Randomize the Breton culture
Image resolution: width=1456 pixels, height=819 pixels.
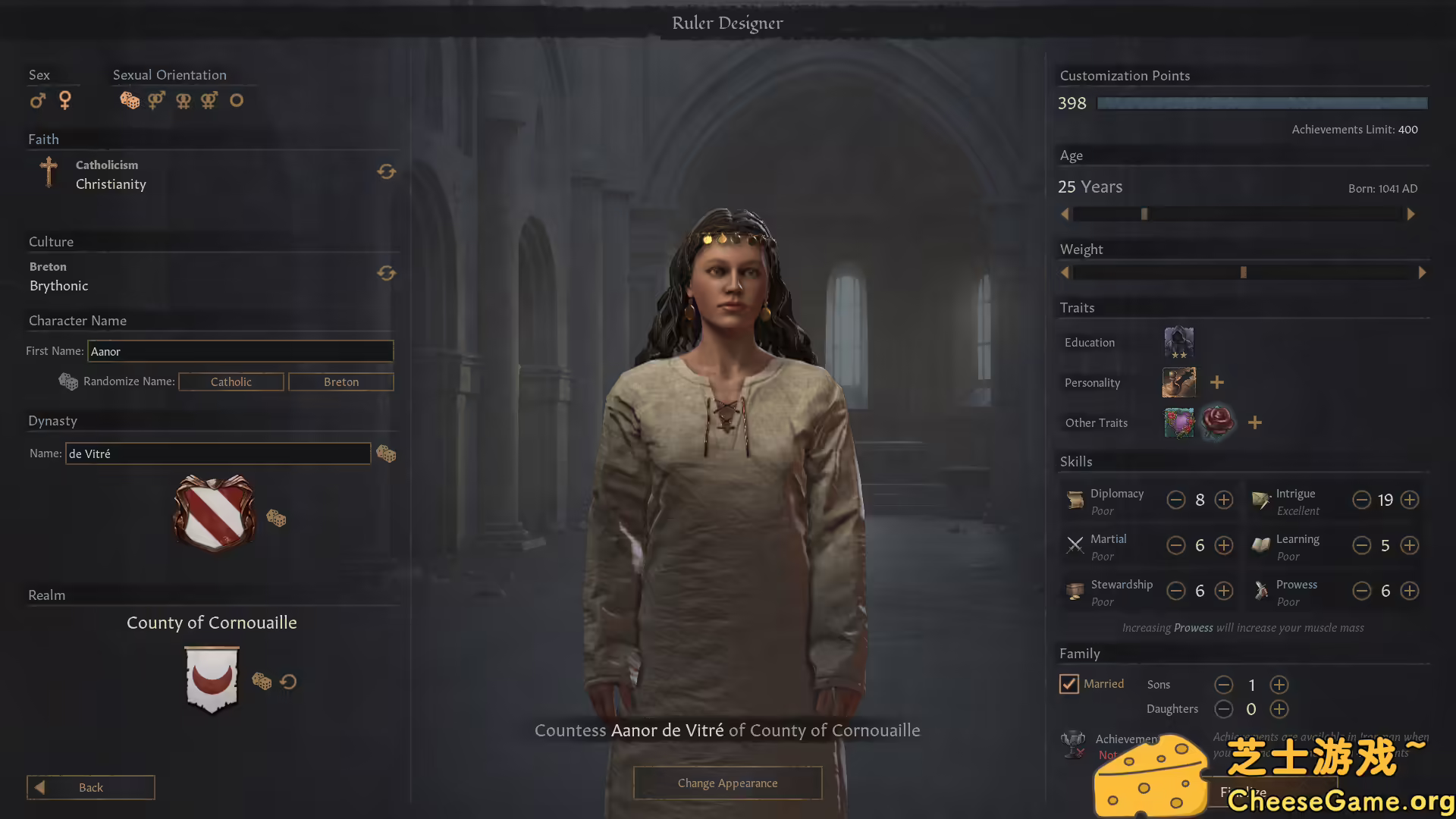(x=387, y=273)
